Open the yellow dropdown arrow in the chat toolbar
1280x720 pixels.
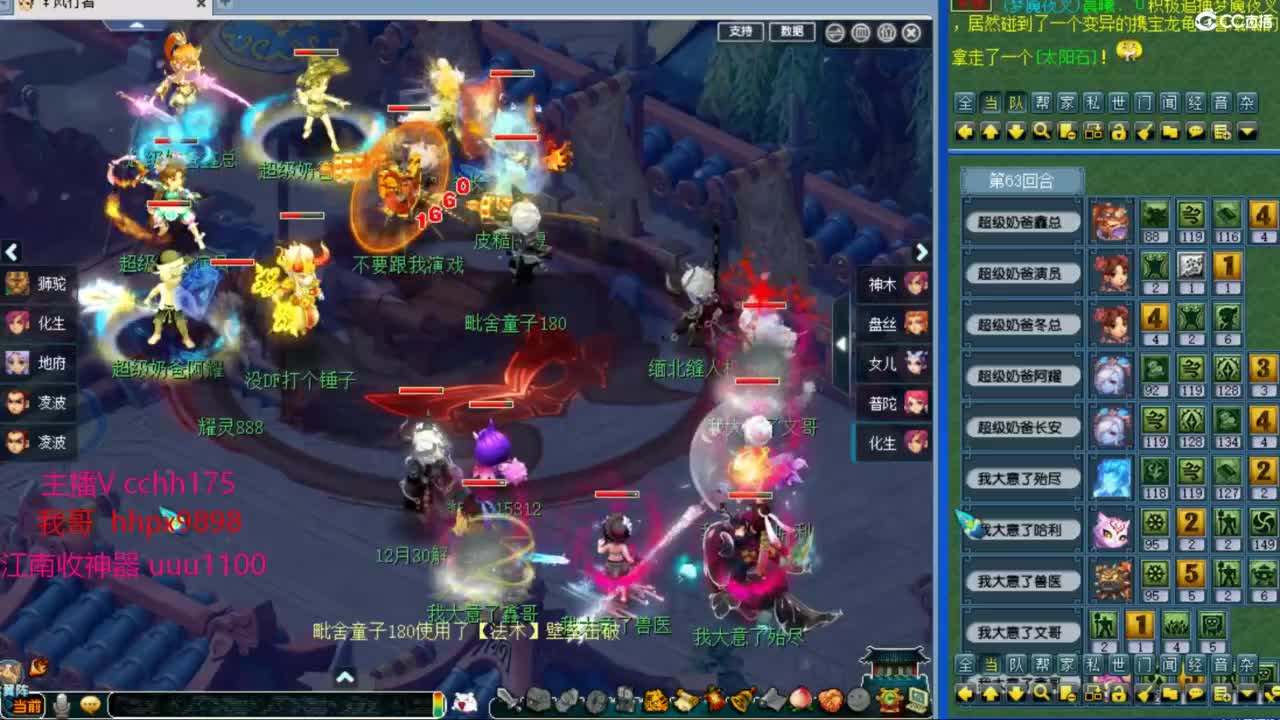(x=1246, y=130)
